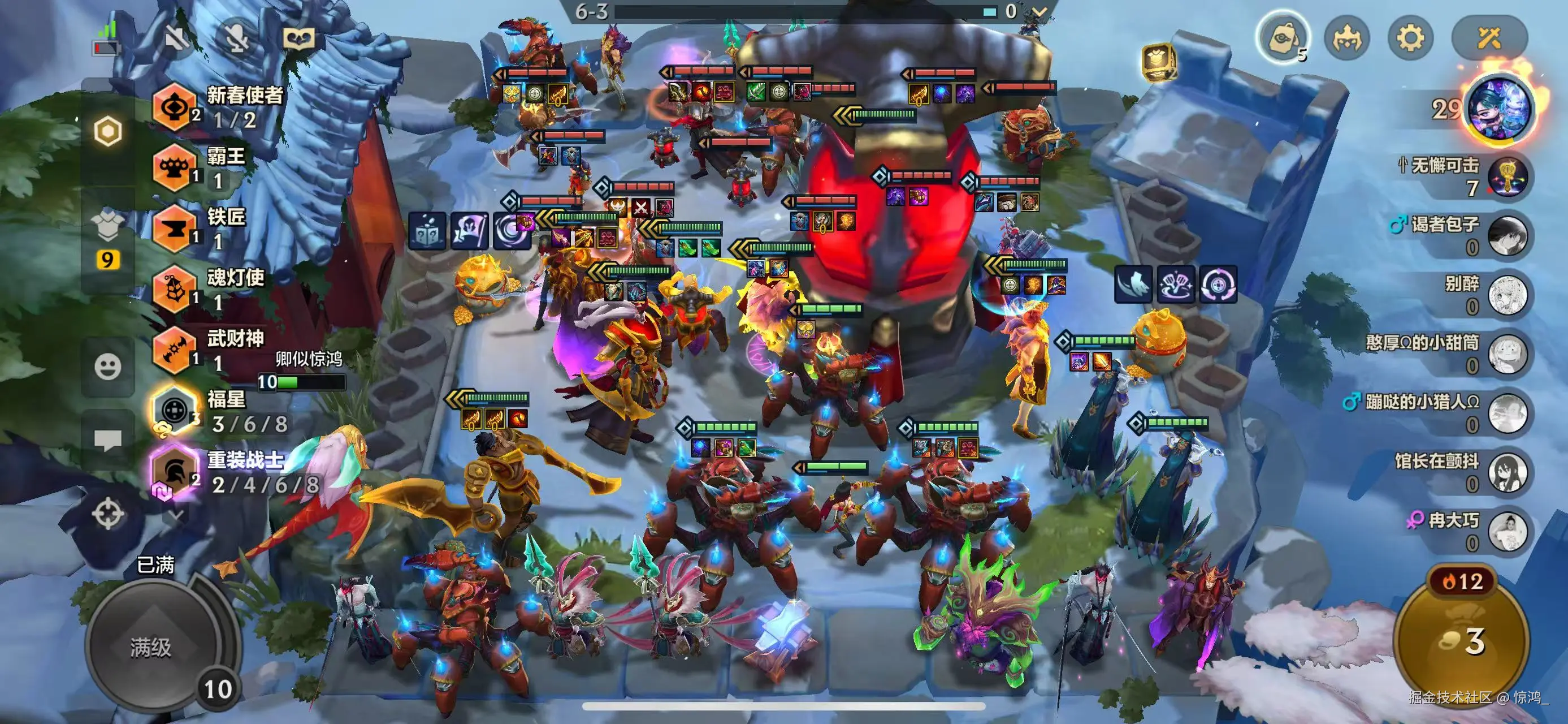Open the chat speech bubble

point(108,439)
